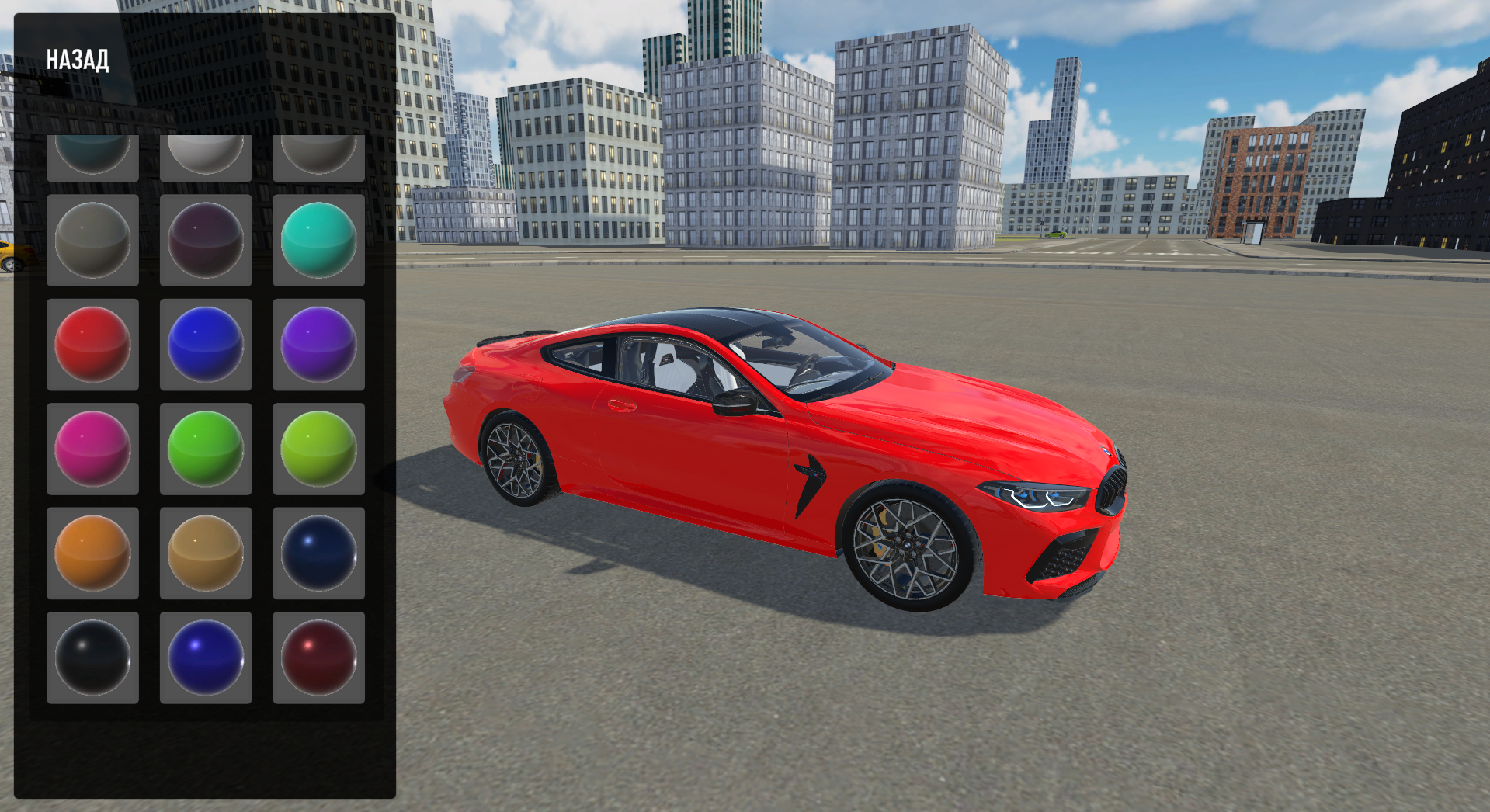1490x812 pixels.
Task: Choose the lime green color sphere
Action: [x=318, y=449]
